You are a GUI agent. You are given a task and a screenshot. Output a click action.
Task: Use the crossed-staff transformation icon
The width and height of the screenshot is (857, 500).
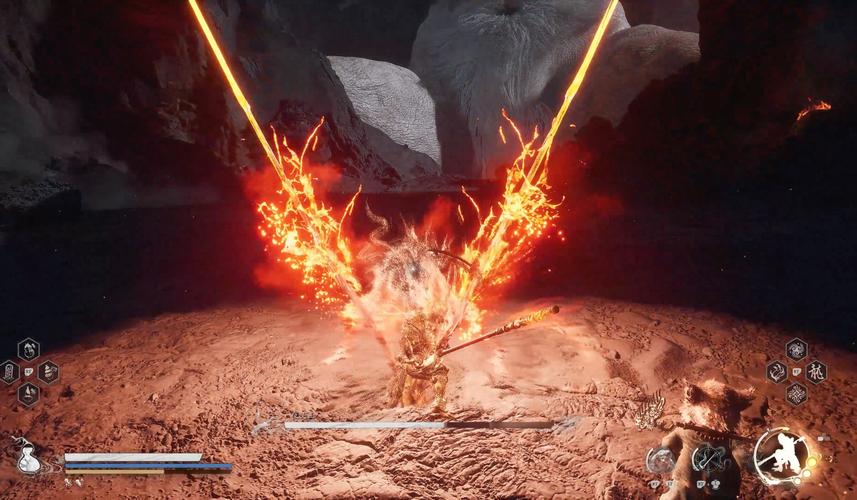pyautogui.click(x=711, y=459)
